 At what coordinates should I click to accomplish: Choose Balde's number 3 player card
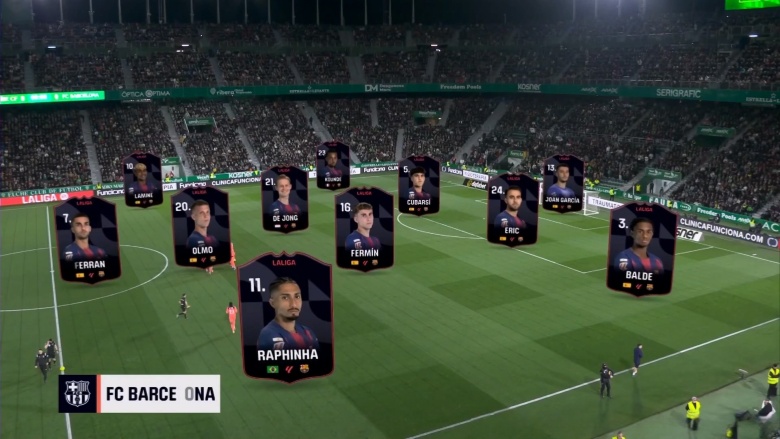tap(641, 249)
